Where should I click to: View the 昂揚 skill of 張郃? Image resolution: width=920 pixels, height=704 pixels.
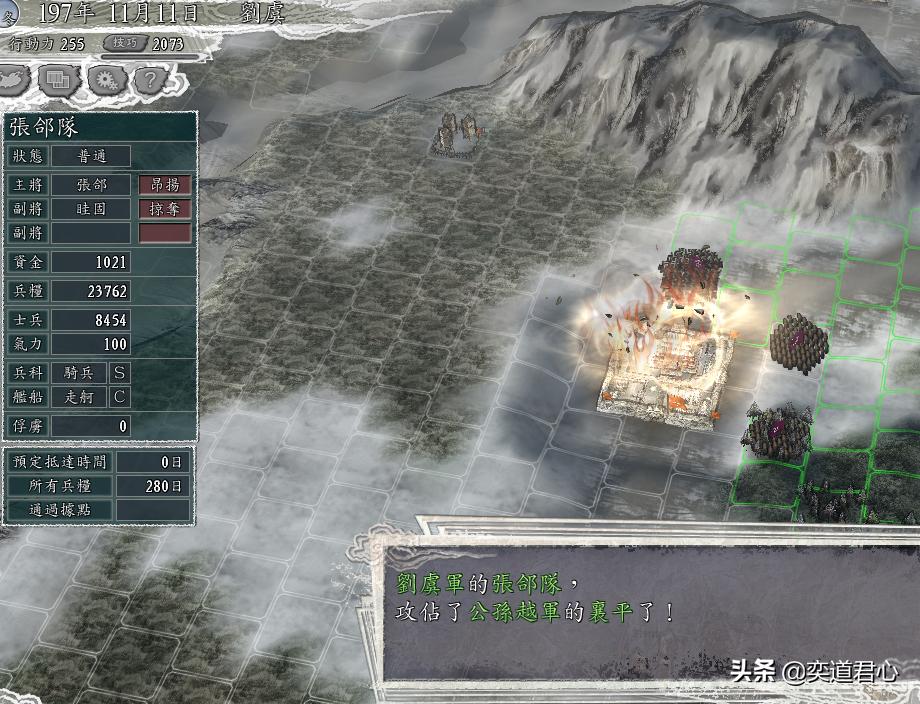tap(164, 185)
